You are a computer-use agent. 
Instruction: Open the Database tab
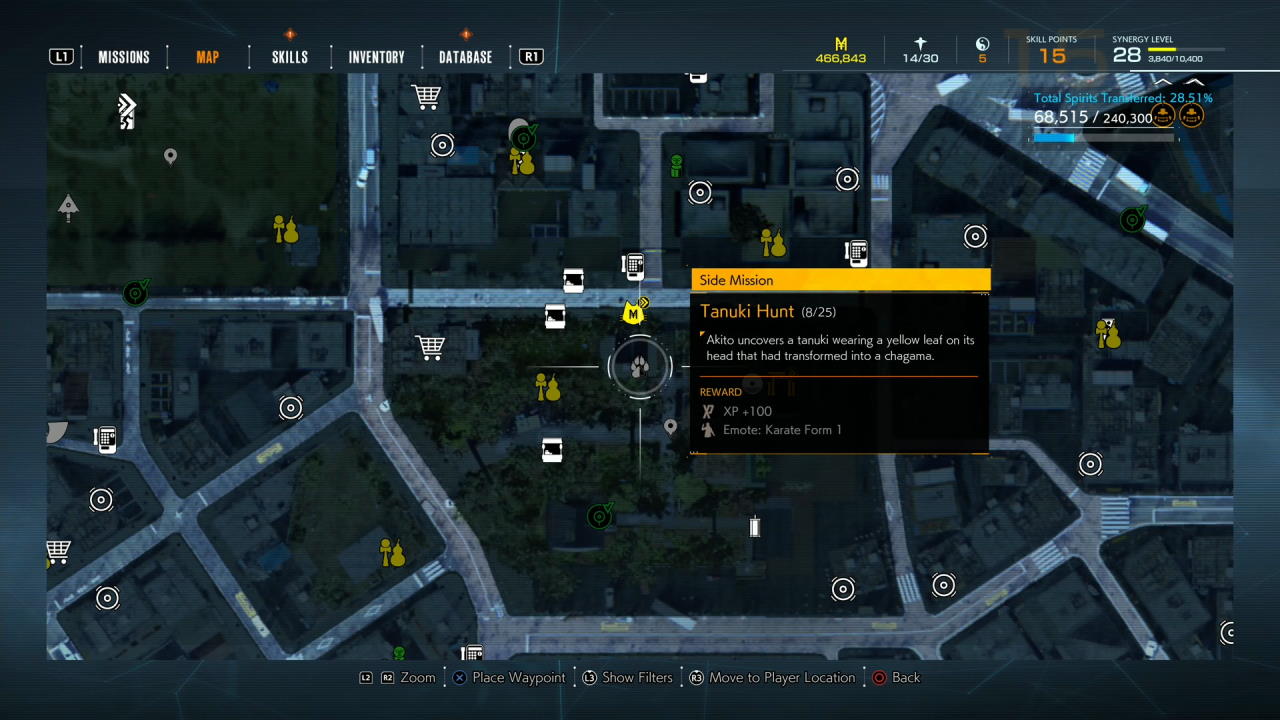[464, 56]
